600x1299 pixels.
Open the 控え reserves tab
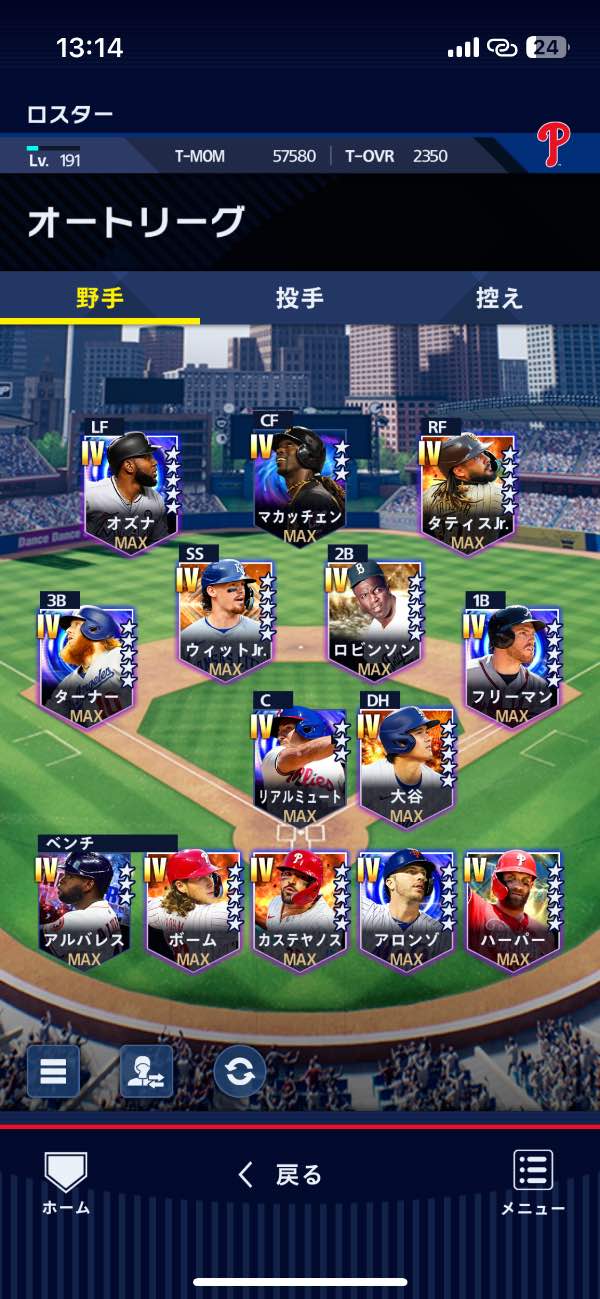pos(499,298)
